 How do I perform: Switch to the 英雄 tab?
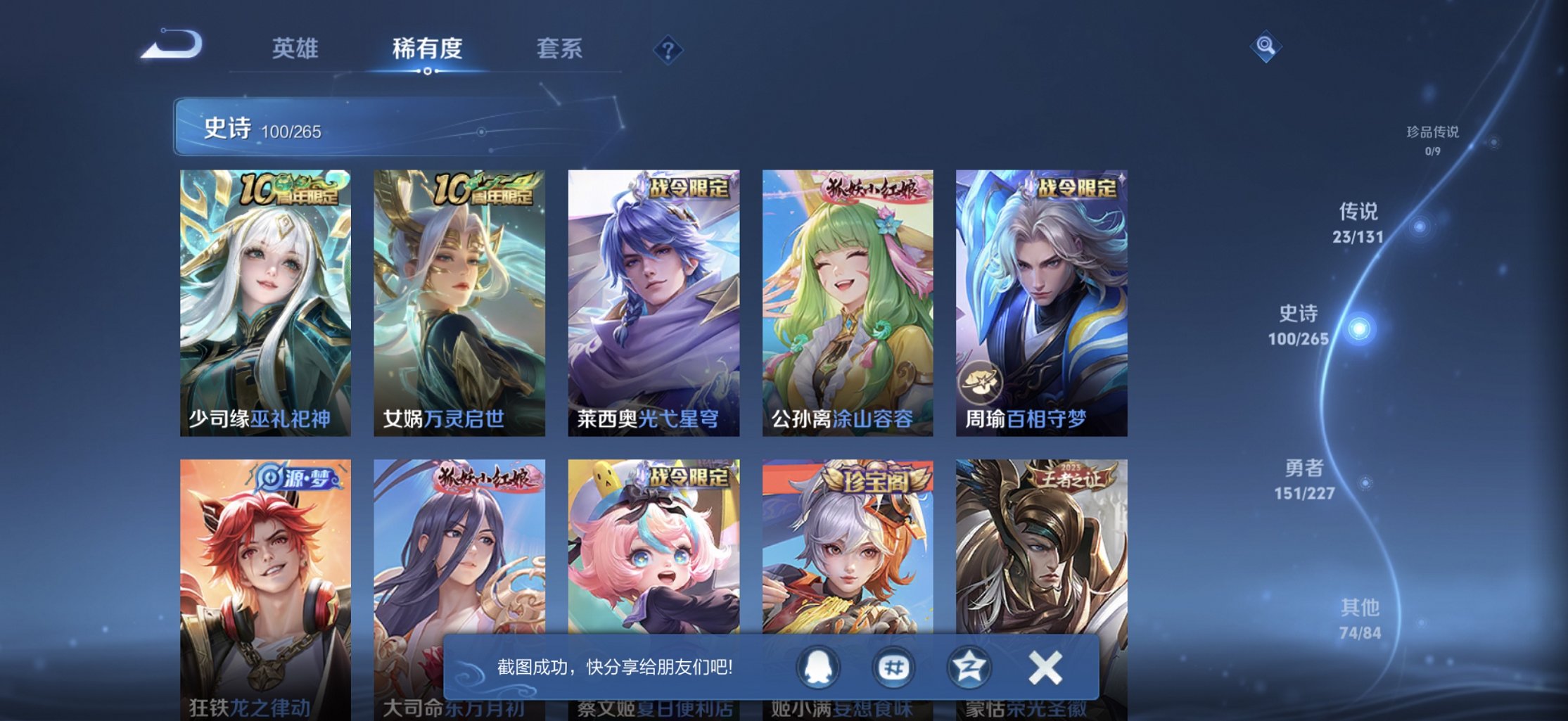point(296,49)
